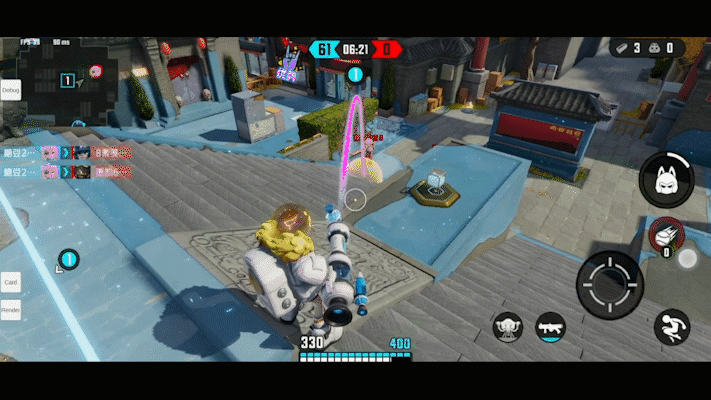Image resolution: width=711 pixels, height=400 pixels.
Task: Tap the small white joystick knob
Action: (687, 258)
